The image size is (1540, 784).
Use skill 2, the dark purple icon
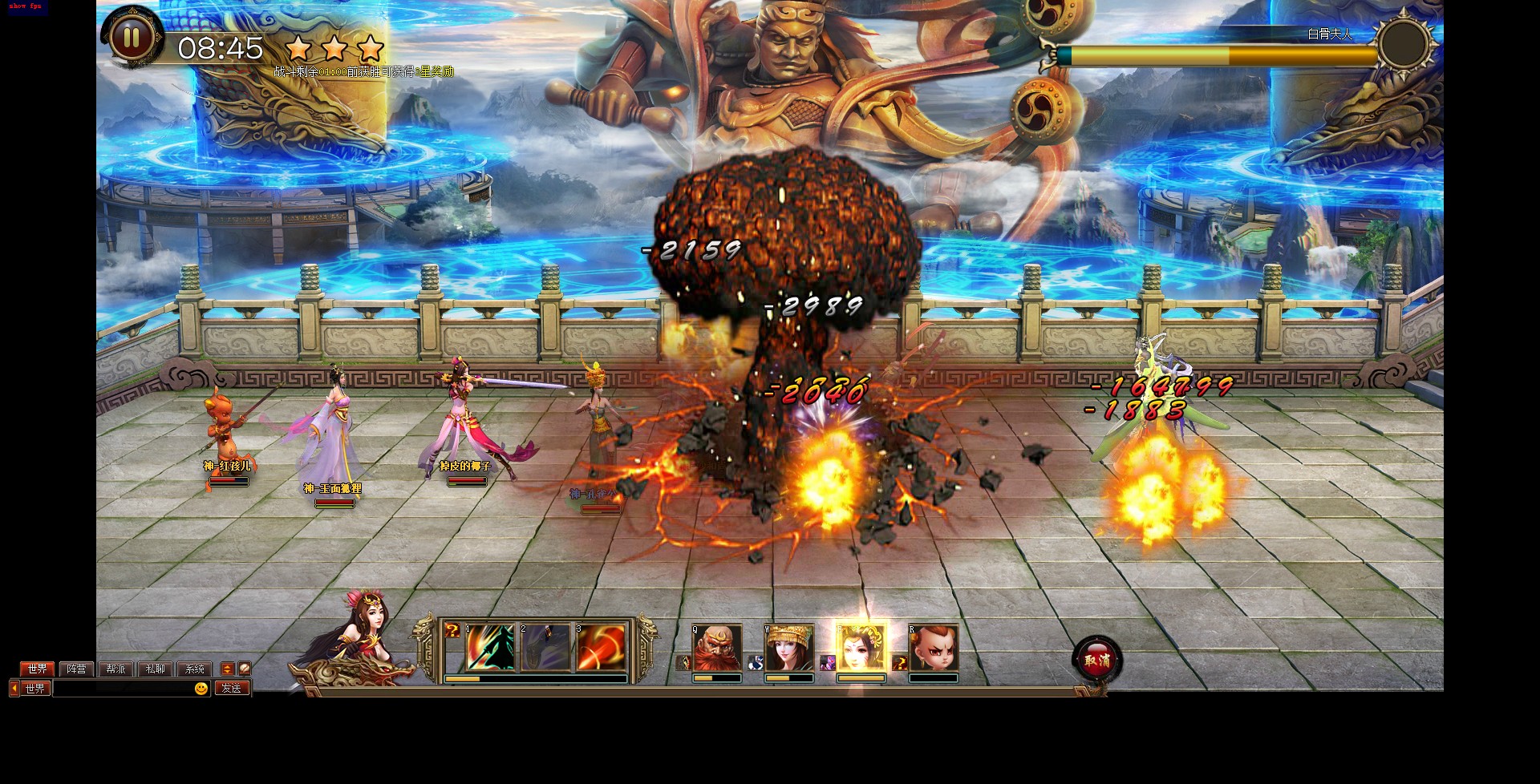(545, 647)
